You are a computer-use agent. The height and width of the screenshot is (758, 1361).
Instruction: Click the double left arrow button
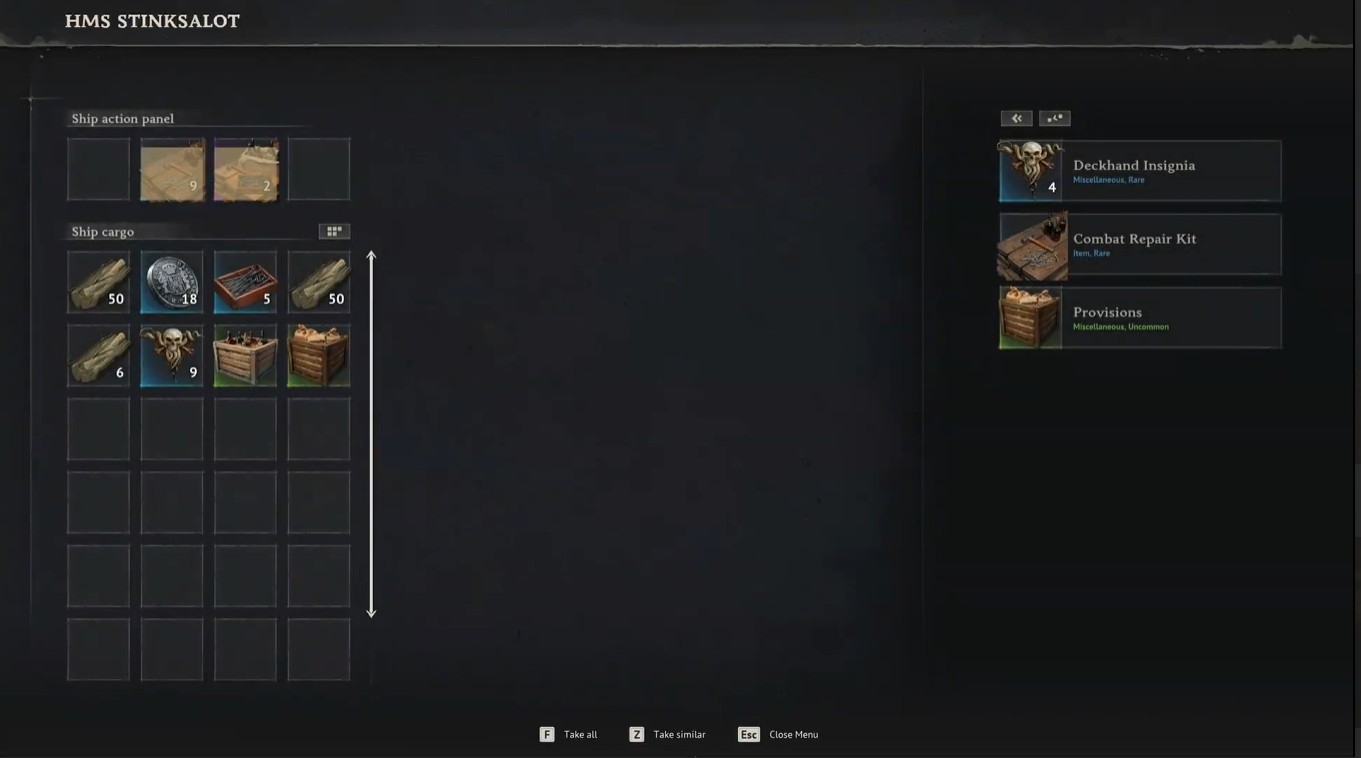pyautogui.click(x=1016, y=118)
